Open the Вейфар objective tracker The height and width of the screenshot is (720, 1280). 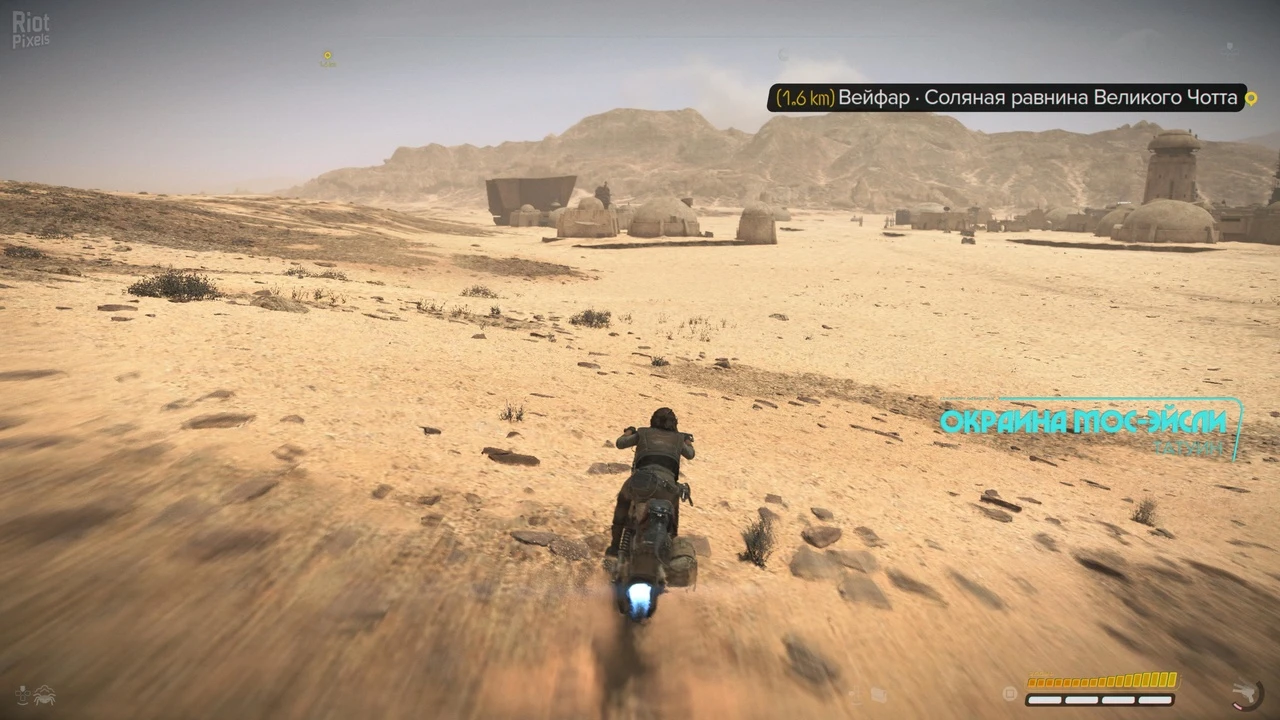pos(1003,98)
